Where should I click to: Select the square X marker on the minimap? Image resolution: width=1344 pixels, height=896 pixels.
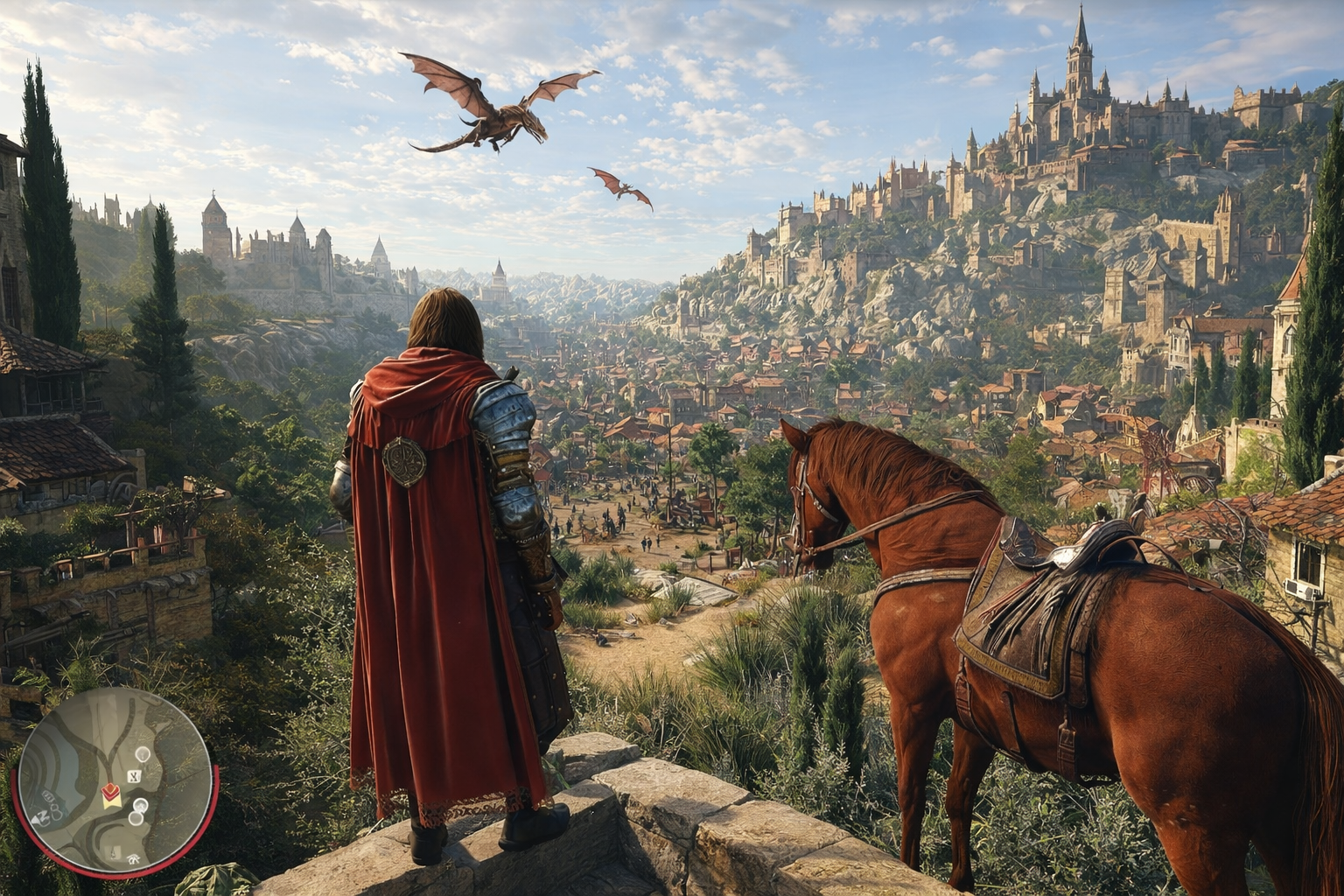[134, 775]
